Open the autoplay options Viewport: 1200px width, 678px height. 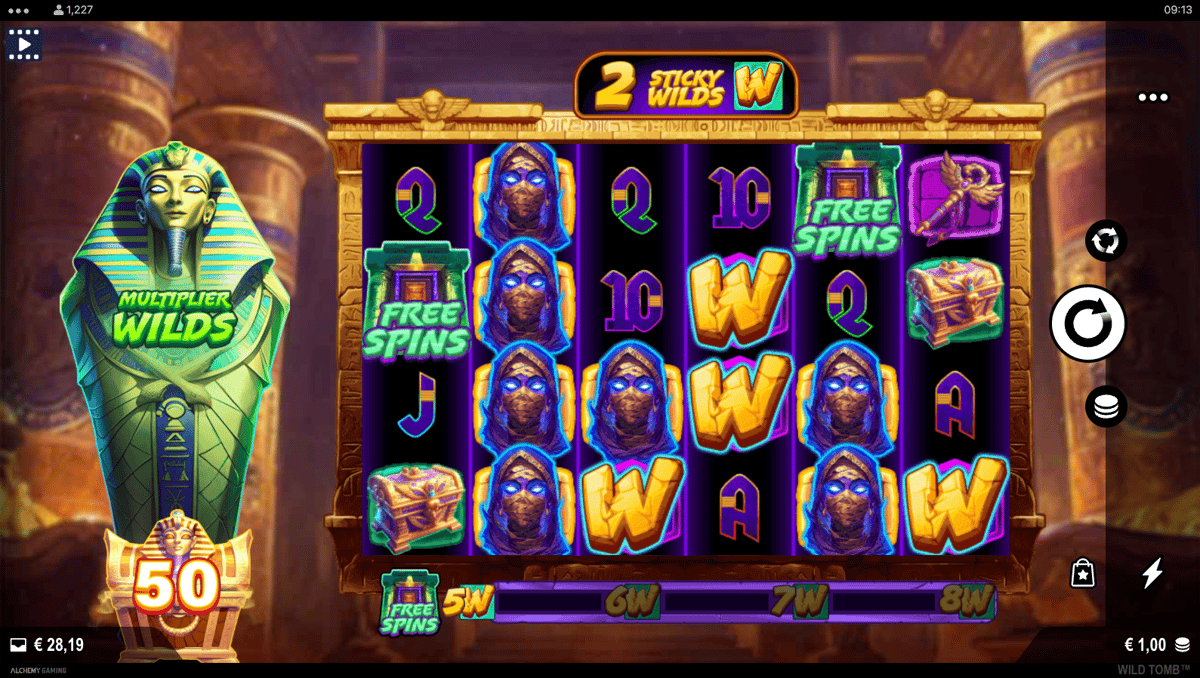[x=1106, y=241]
